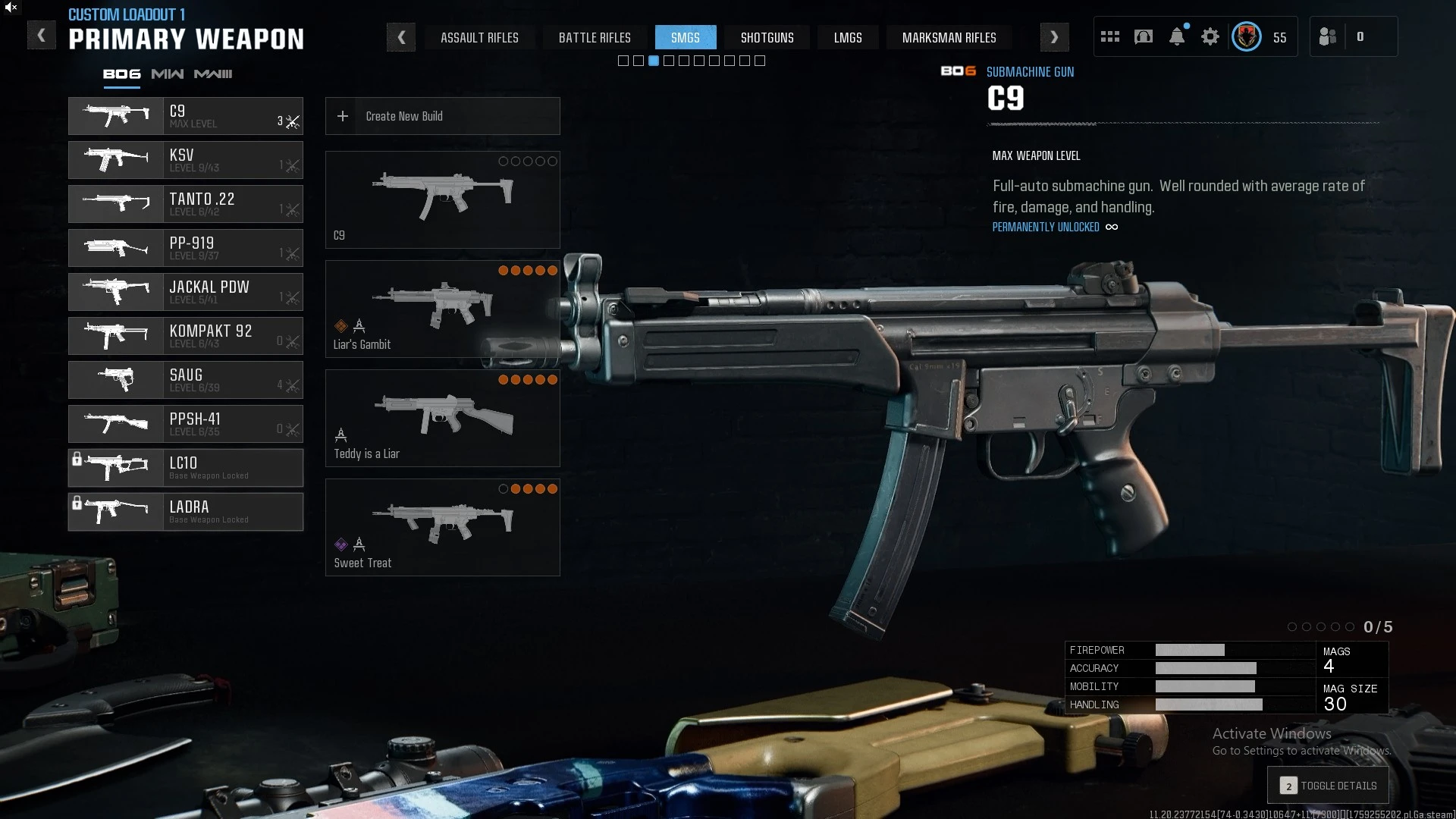Image resolution: width=1456 pixels, height=819 pixels.
Task: Equip the Sweet Treat blueprint build
Action: 443,528
